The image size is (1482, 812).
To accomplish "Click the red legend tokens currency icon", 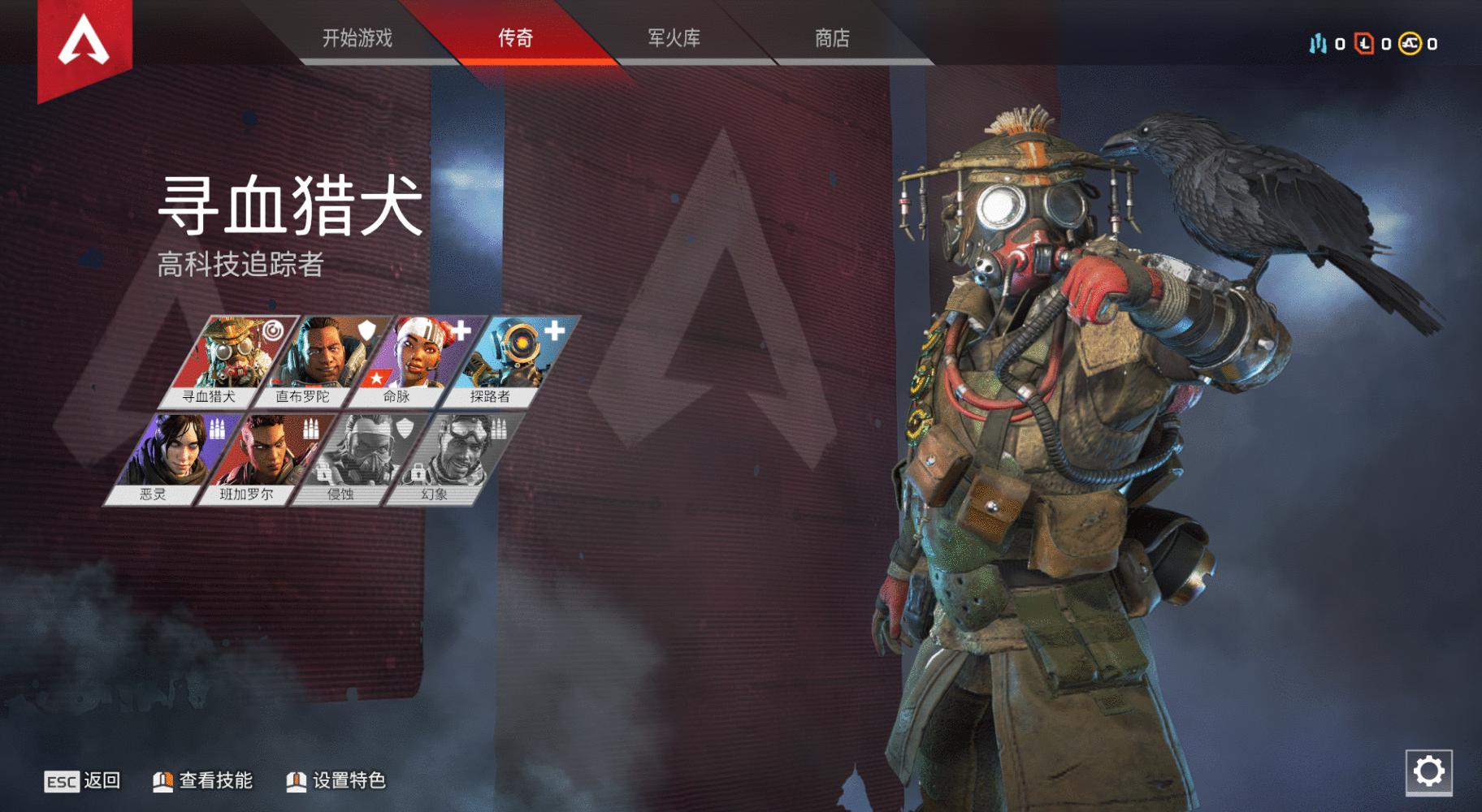I will point(1363,44).
